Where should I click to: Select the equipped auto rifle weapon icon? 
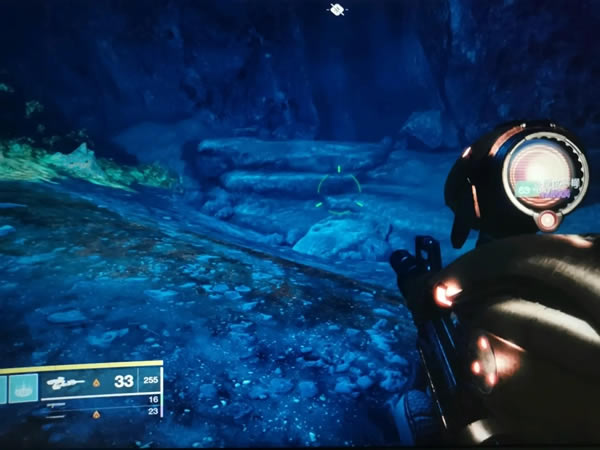click(66, 383)
